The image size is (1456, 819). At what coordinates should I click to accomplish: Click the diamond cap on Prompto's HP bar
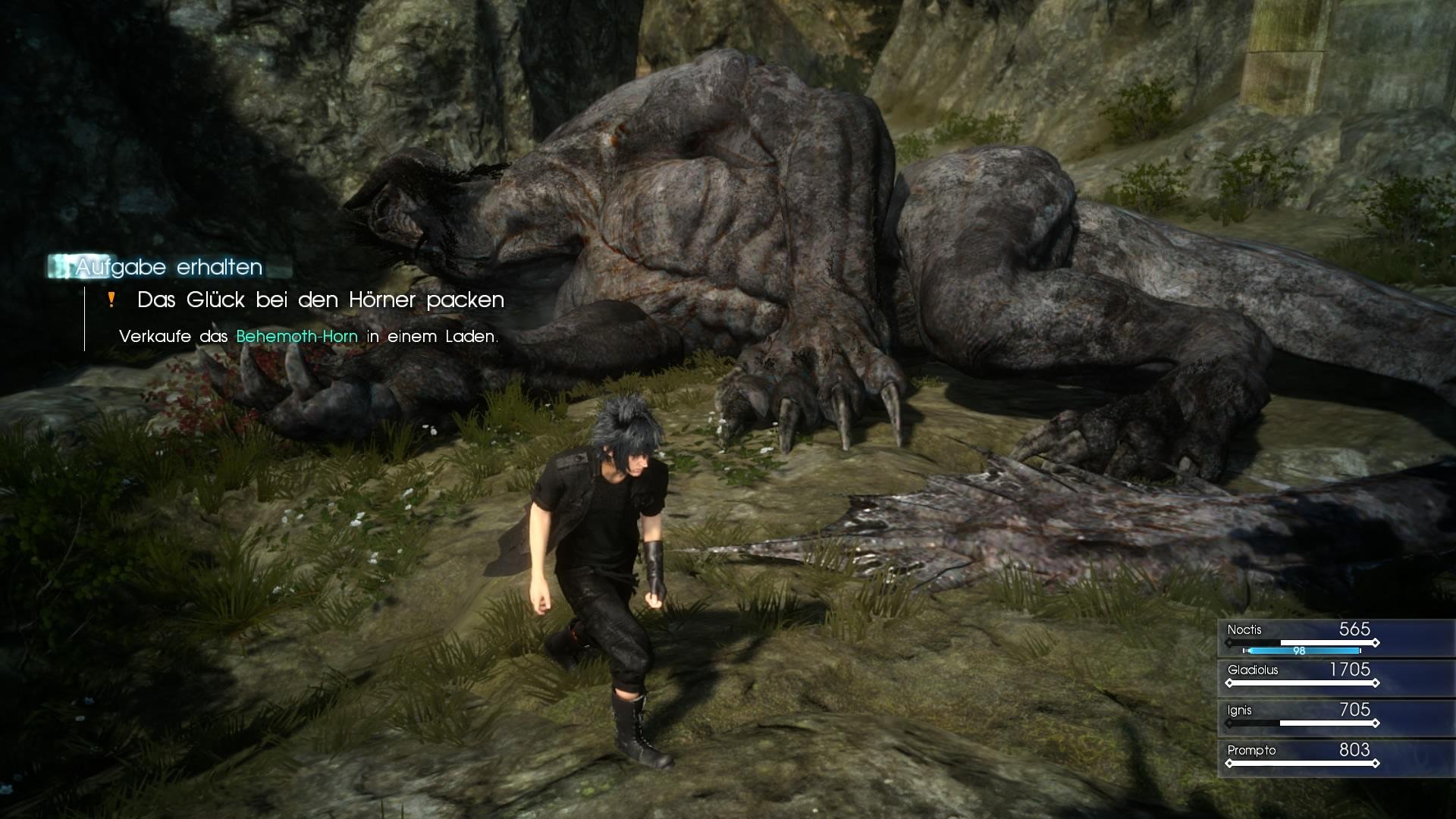[x=1376, y=762]
